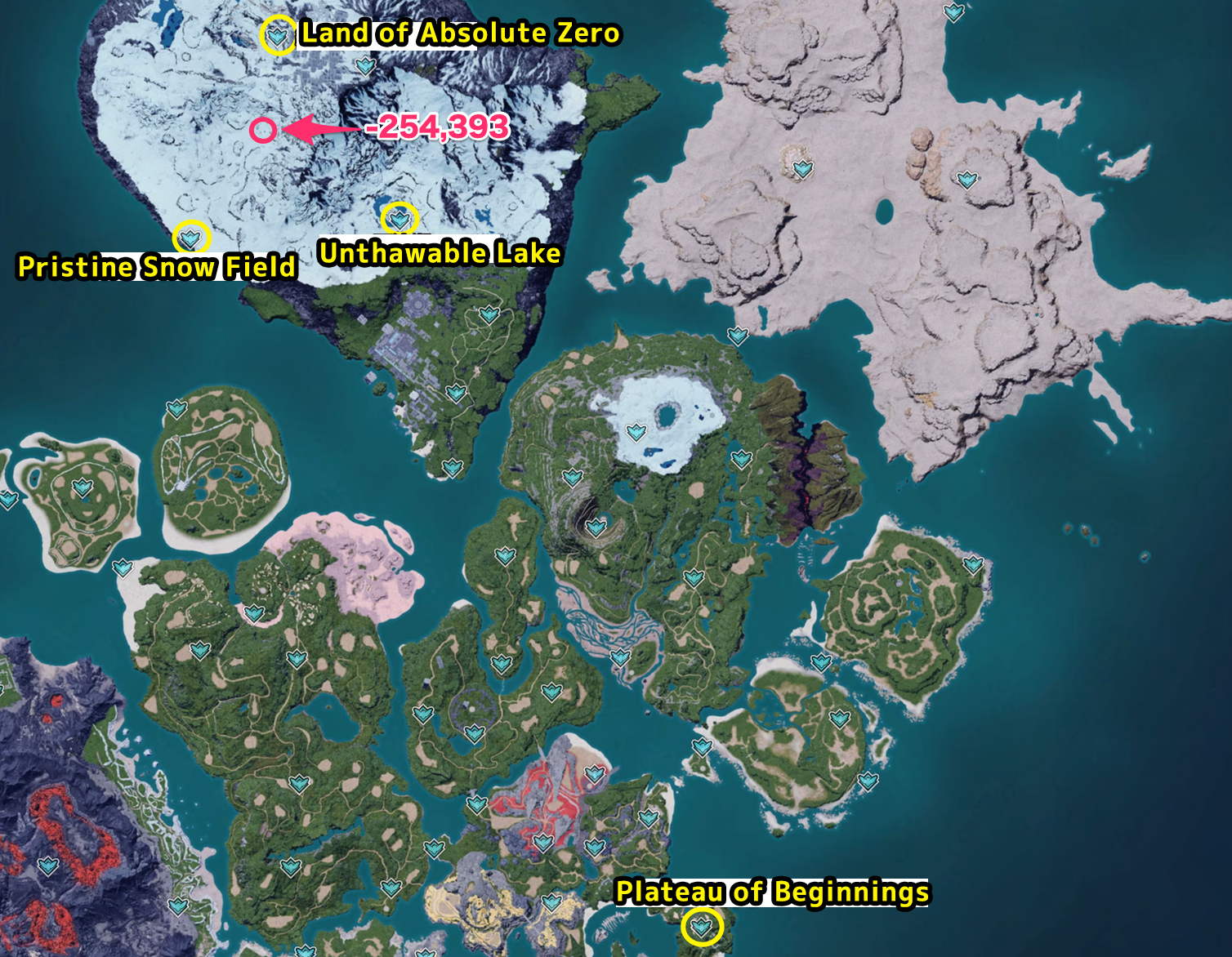Select the Plateau of Beginnings waypoint icon
The image size is (1232, 957).
[700, 927]
